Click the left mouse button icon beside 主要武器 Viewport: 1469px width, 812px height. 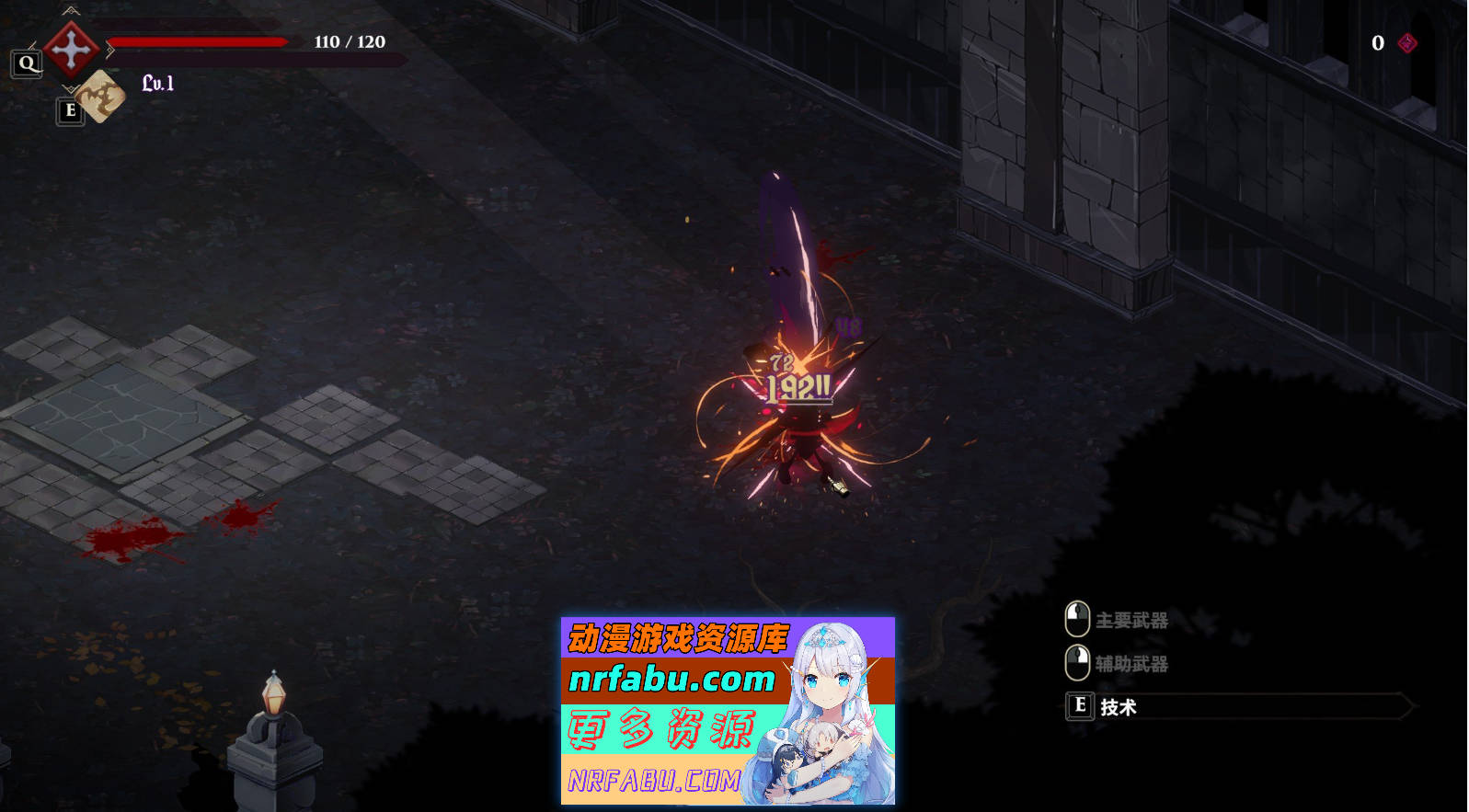tap(1076, 618)
